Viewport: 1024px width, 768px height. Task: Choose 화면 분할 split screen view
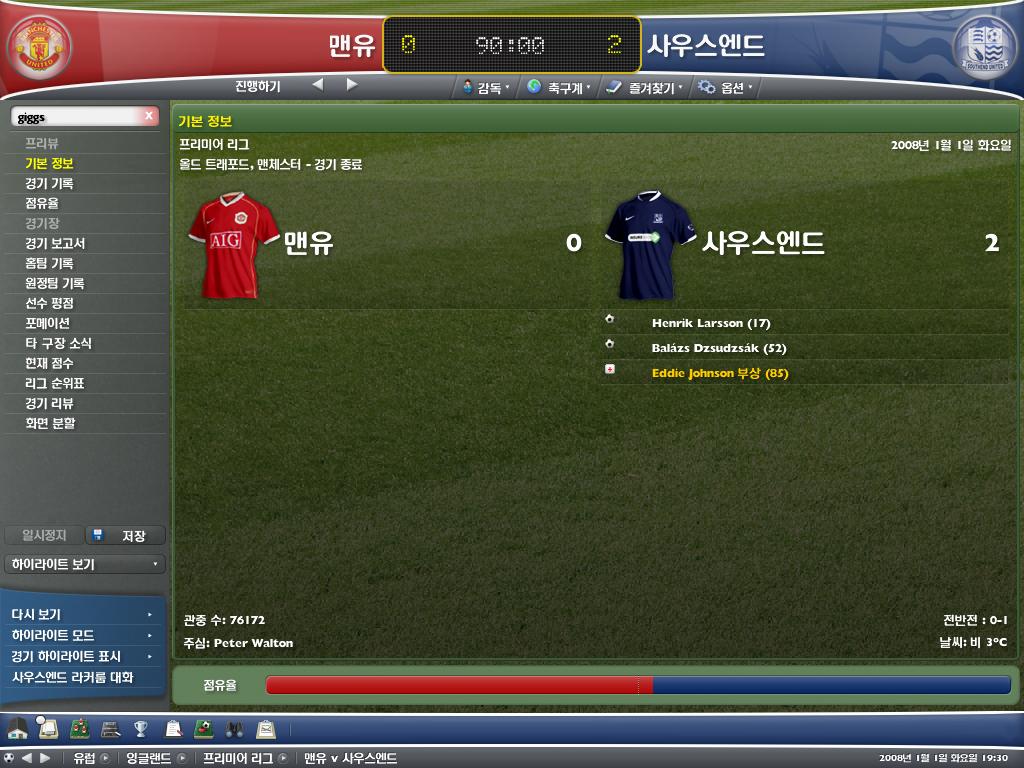click(50, 423)
